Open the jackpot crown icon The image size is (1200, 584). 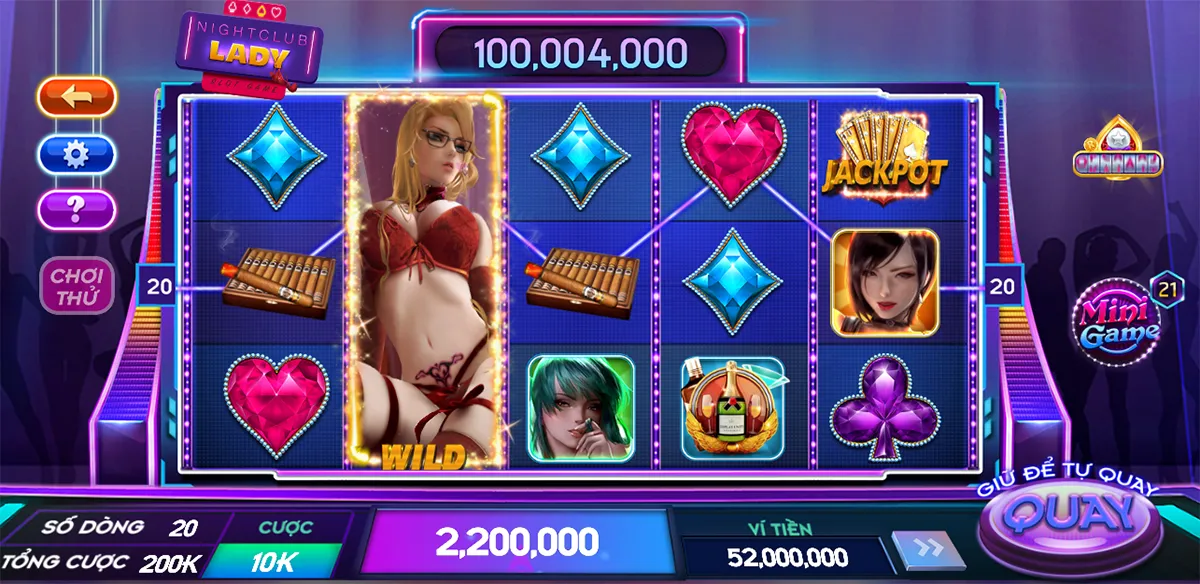1117,150
